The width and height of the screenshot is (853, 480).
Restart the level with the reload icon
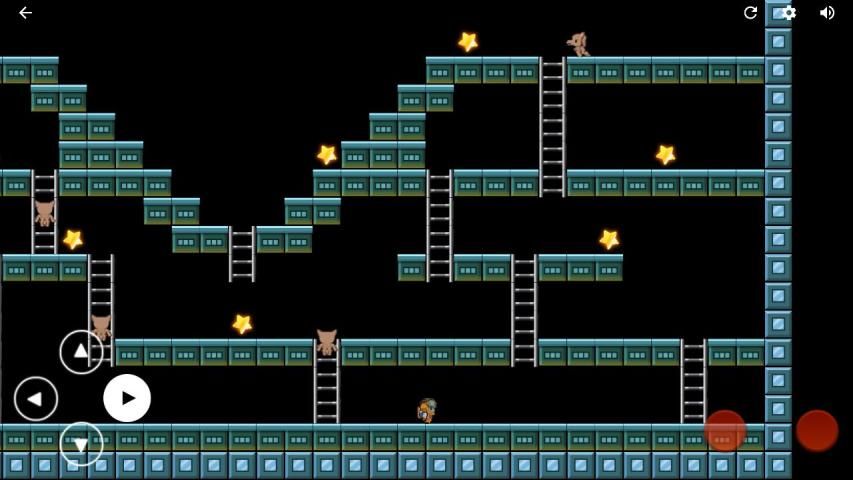750,13
